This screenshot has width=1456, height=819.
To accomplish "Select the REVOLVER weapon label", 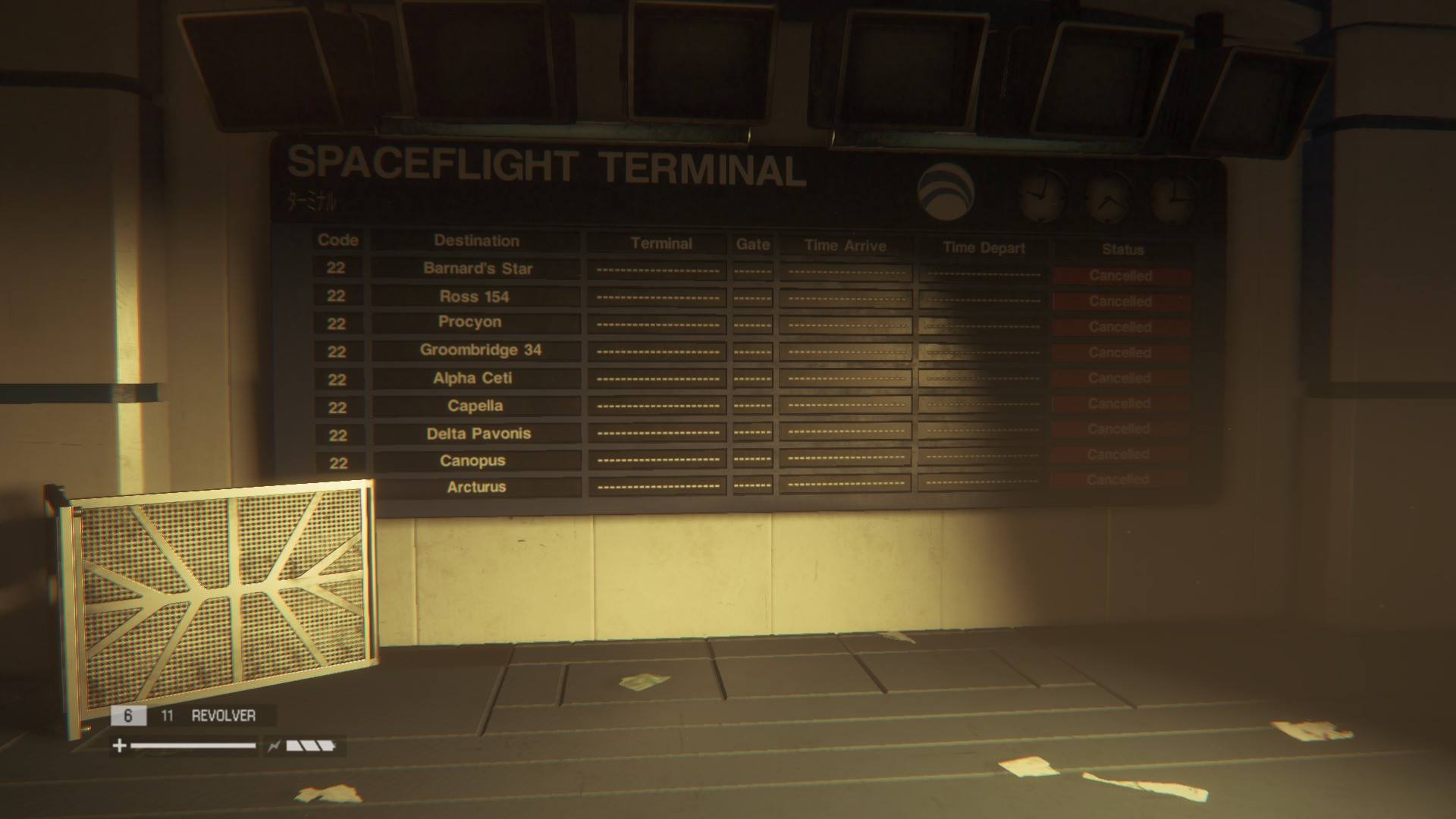I will pos(223,716).
